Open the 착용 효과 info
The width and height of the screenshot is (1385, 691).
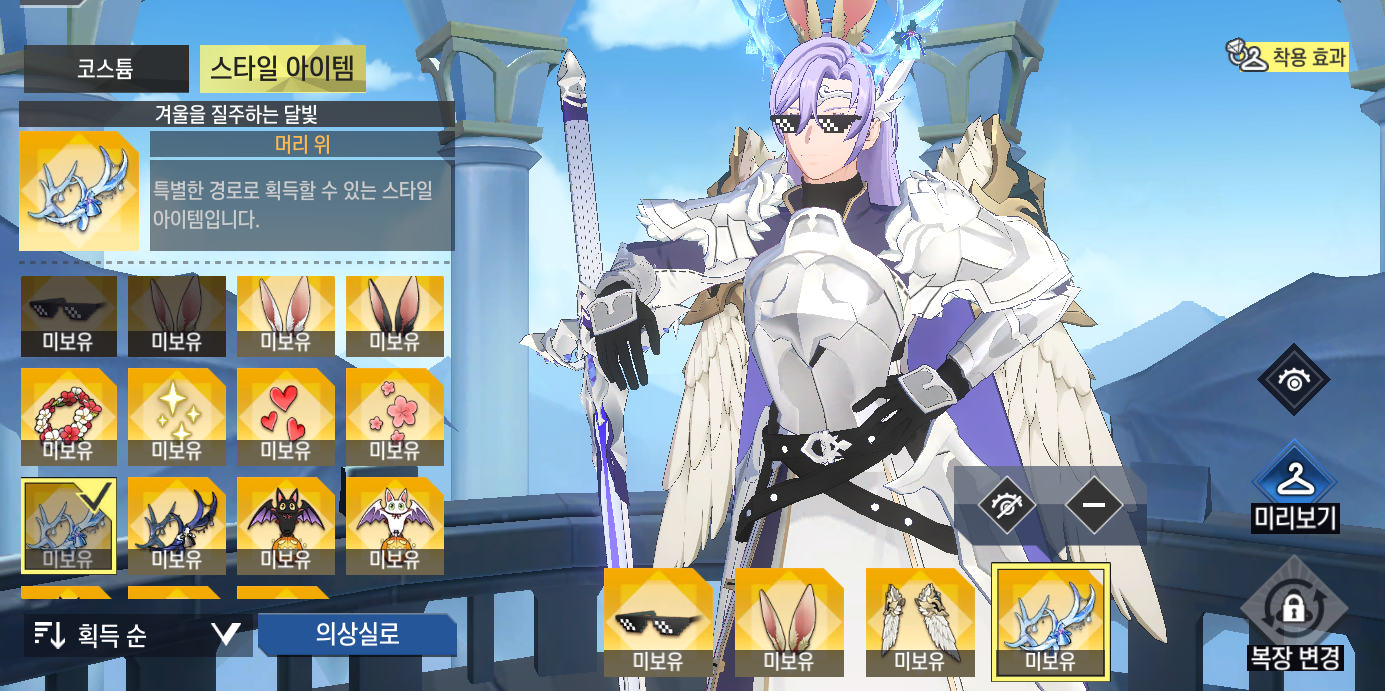(1288, 57)
